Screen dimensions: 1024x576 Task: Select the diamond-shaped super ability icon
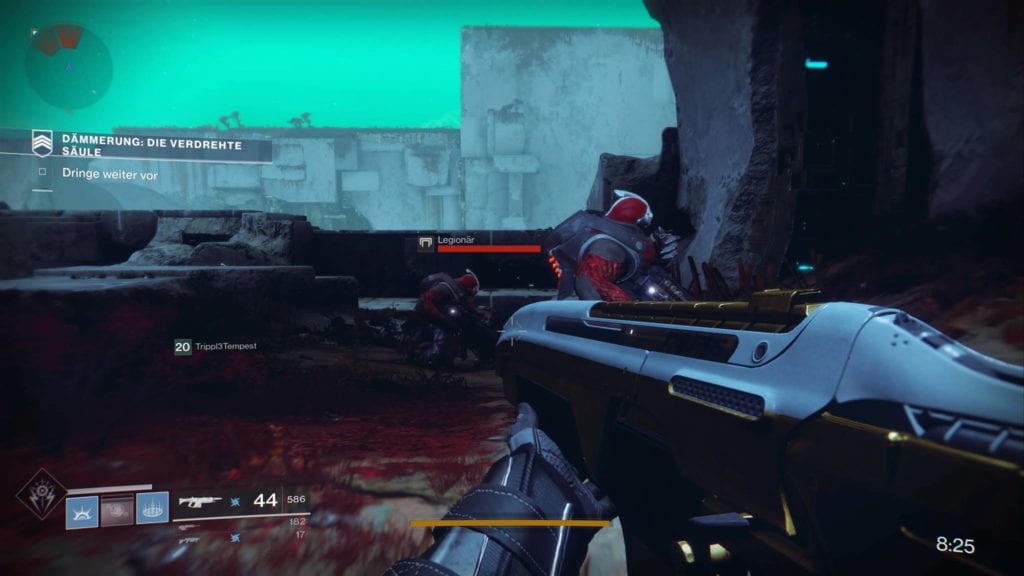41,493
